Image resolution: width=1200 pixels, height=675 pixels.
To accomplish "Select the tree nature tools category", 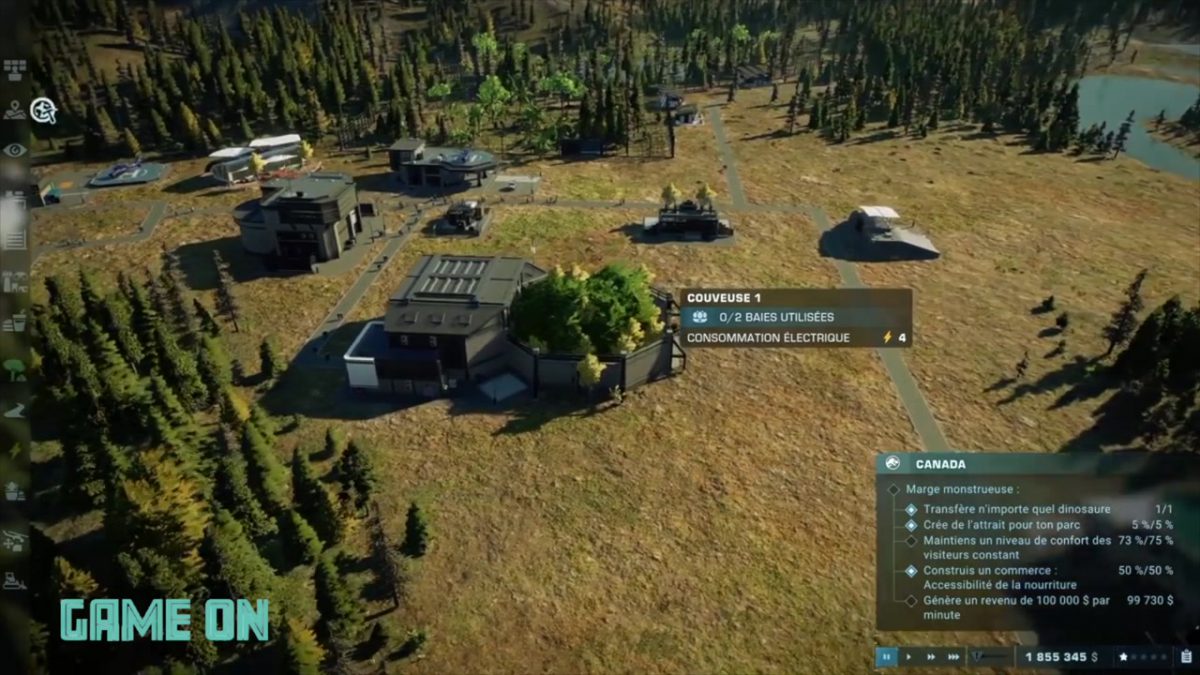I will point(15,368).
